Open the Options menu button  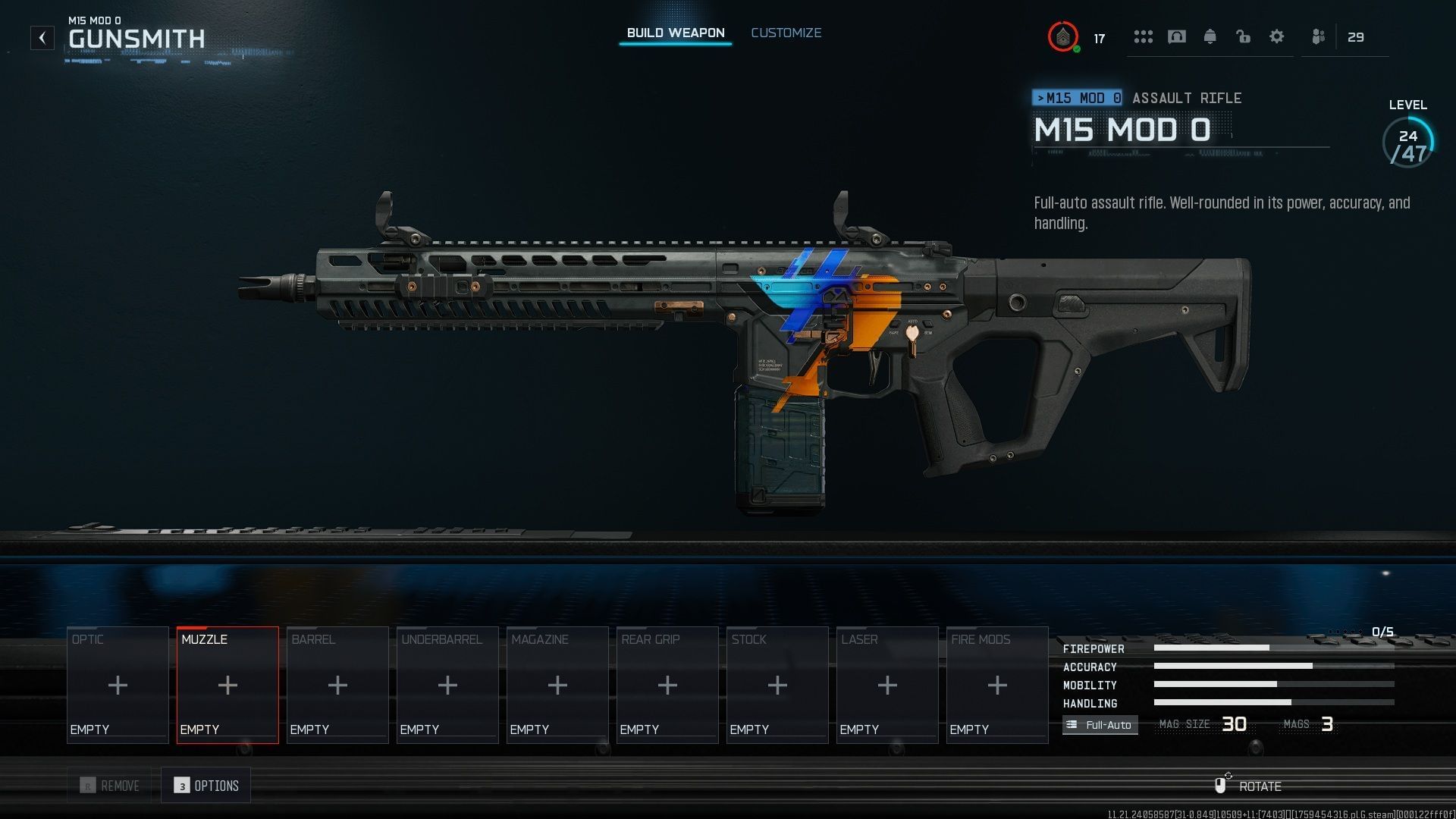(x=206, y=786)
